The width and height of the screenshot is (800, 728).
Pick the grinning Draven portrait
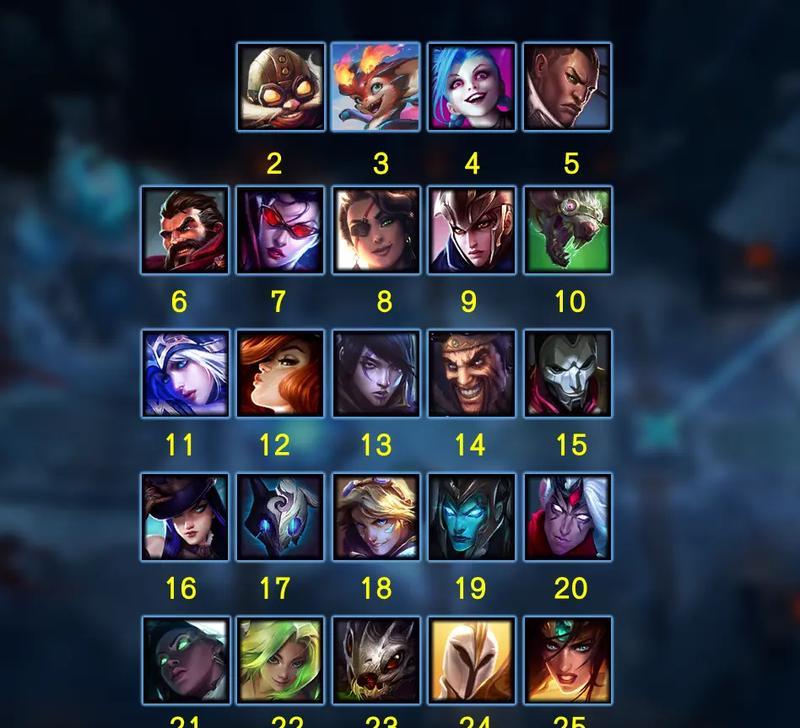click(471, 374)
